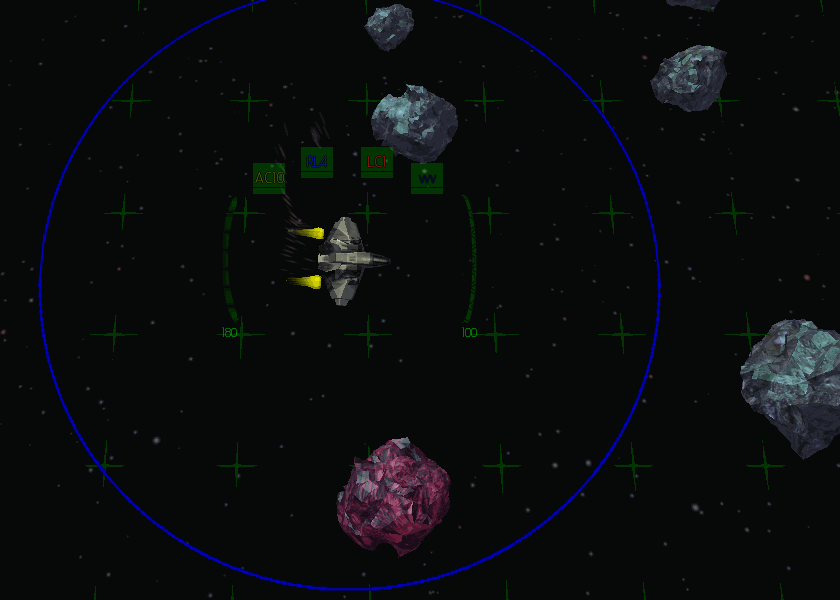The height and width of the screenshot is (600, 840).
Task: Activate the RL4 weapon slot
Action: [x=317, y=161]
